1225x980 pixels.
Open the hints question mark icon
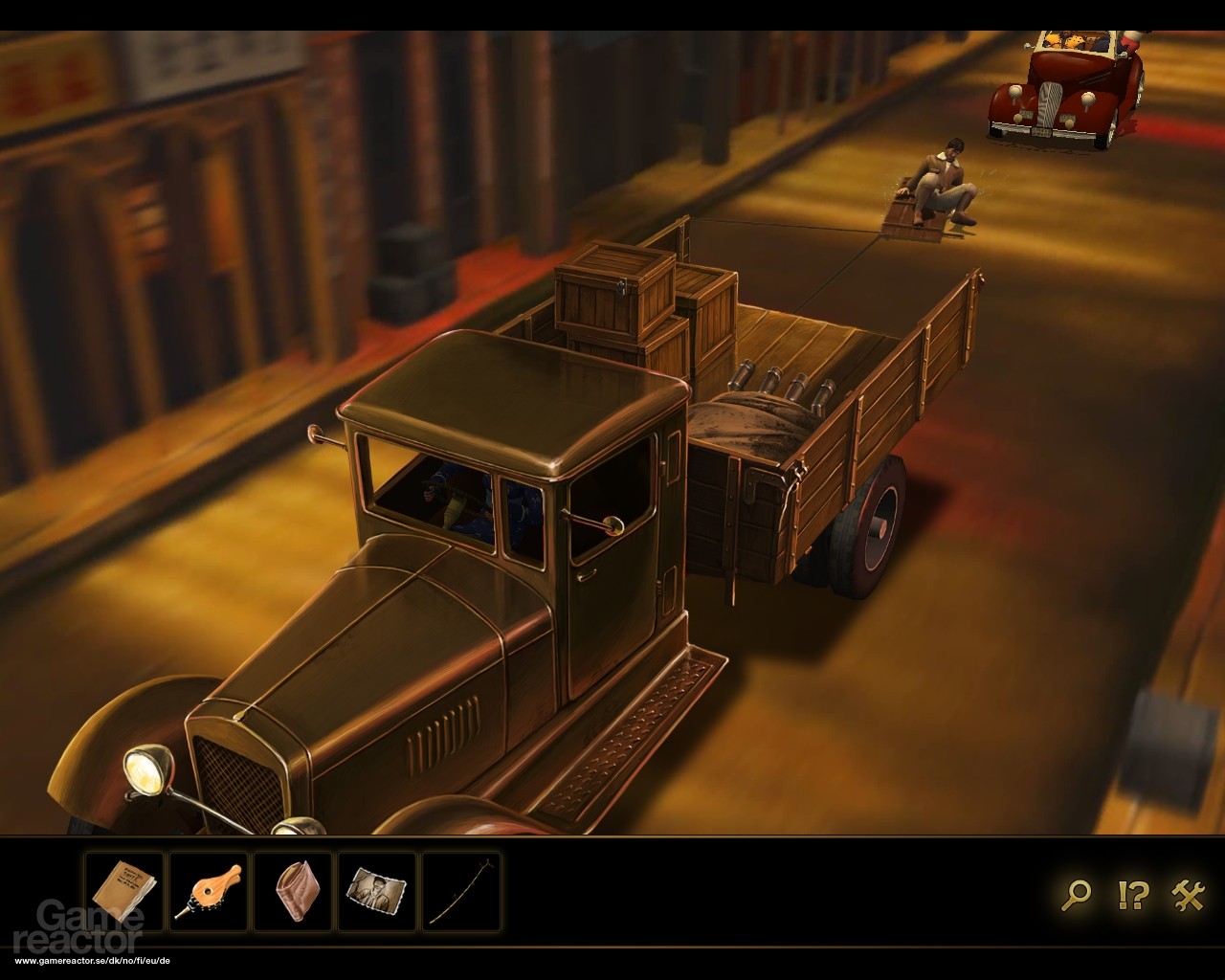[x=1132, y=895]
